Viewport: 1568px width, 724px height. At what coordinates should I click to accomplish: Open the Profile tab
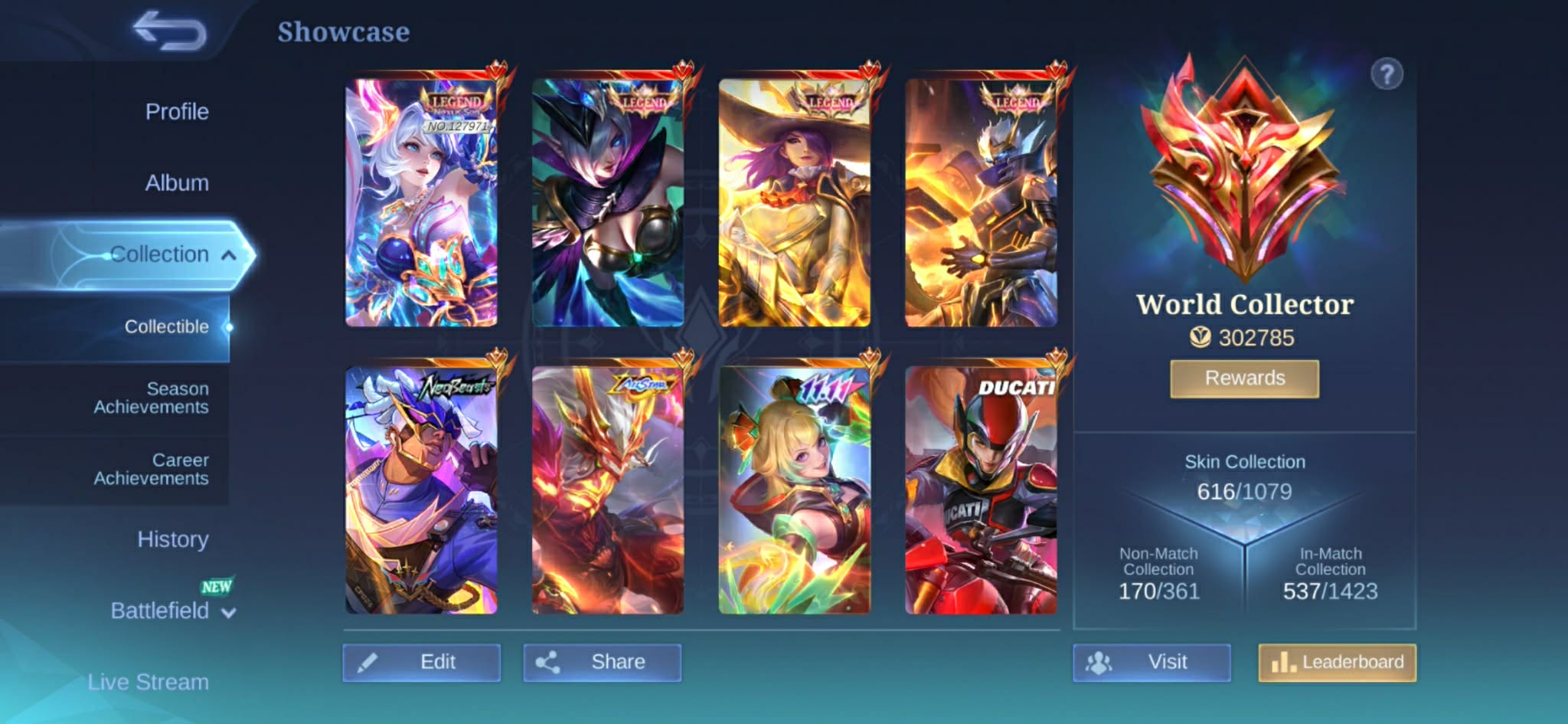coord(177,112)
